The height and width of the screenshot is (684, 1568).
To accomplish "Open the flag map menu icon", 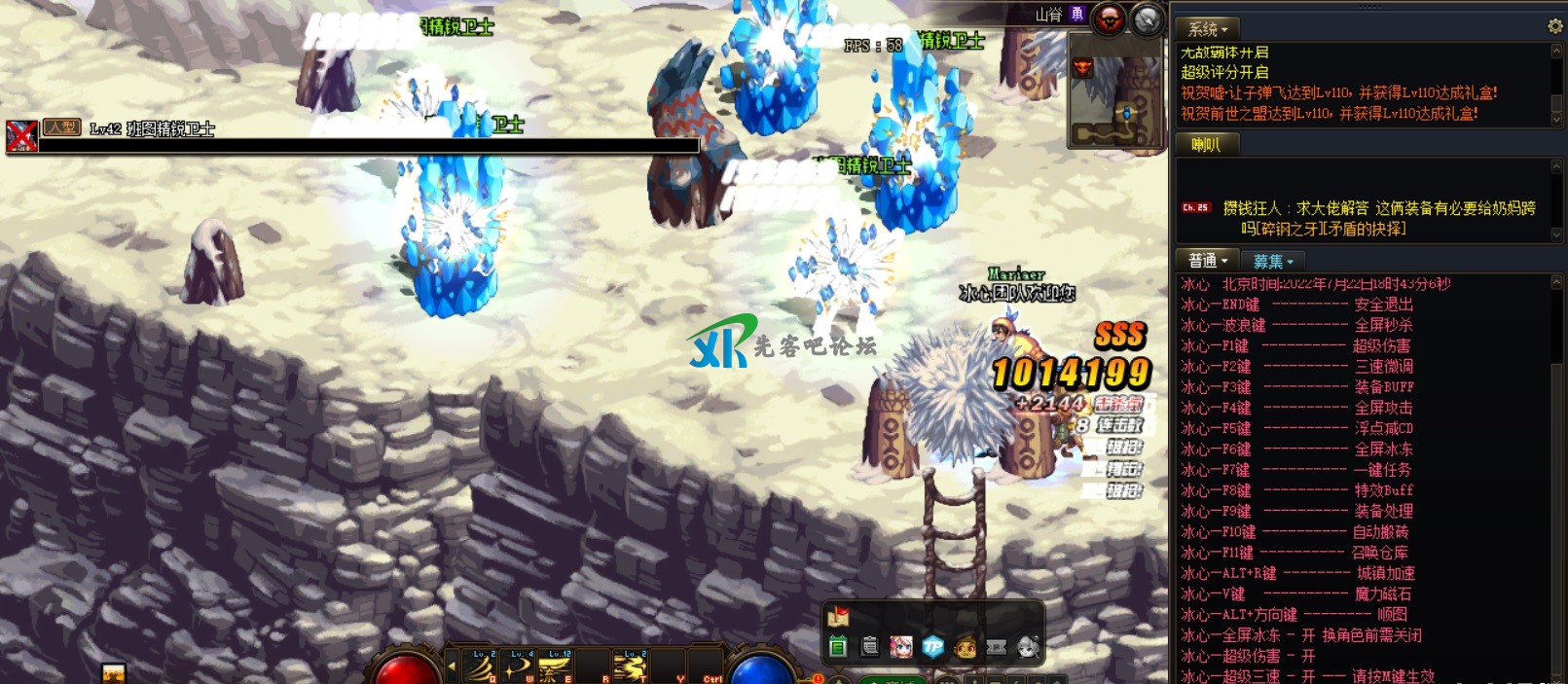I will (838, 616).
